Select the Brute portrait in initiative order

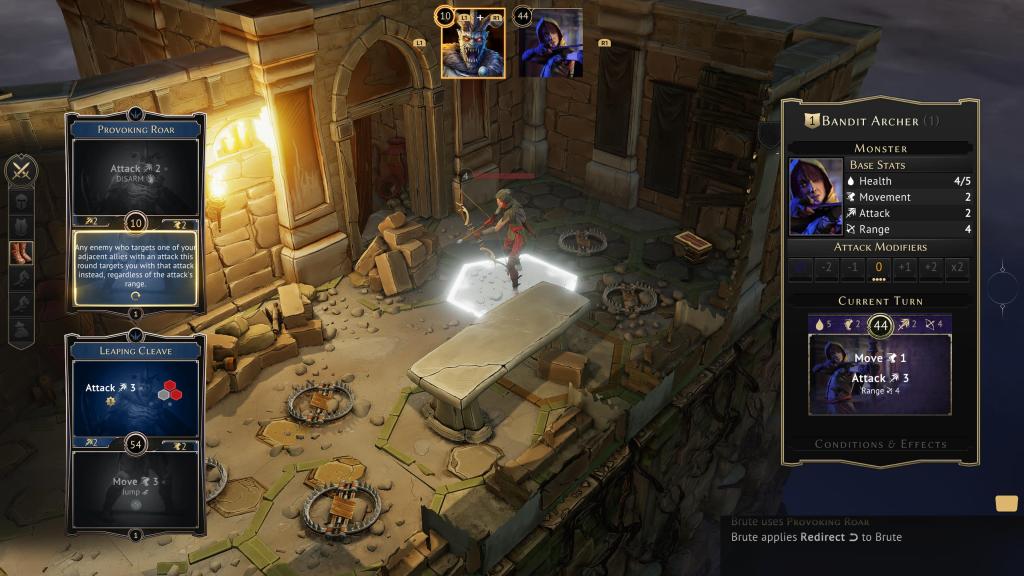point(473,44)
